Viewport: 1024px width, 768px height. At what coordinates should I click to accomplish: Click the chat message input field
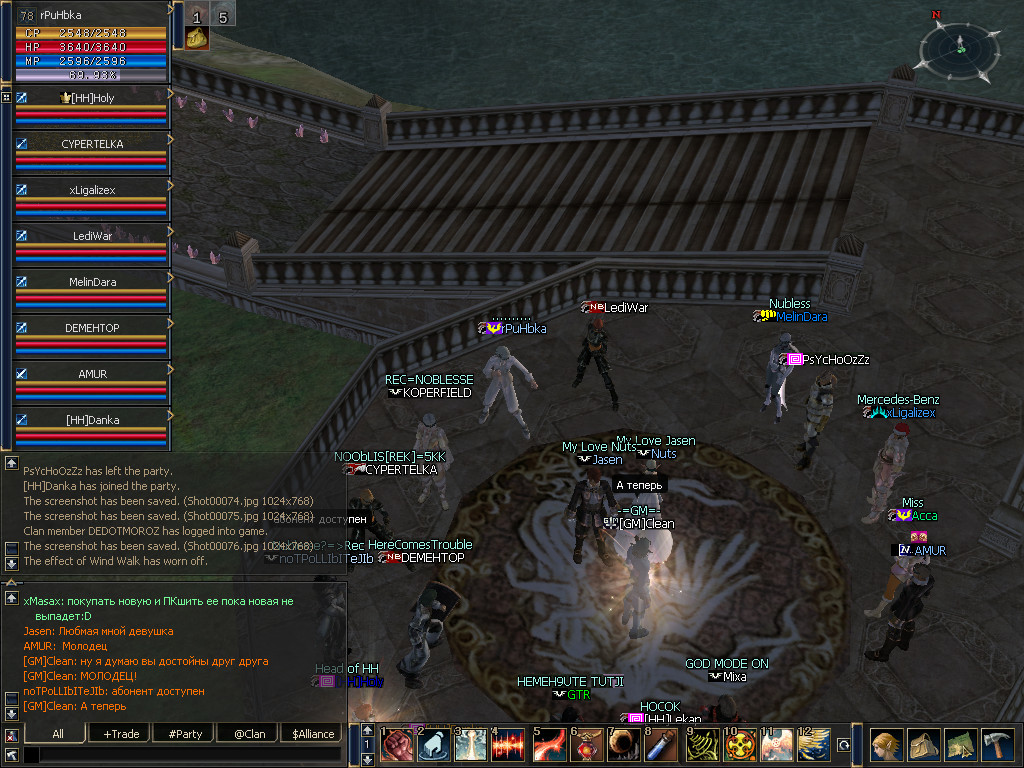point(185,755)
